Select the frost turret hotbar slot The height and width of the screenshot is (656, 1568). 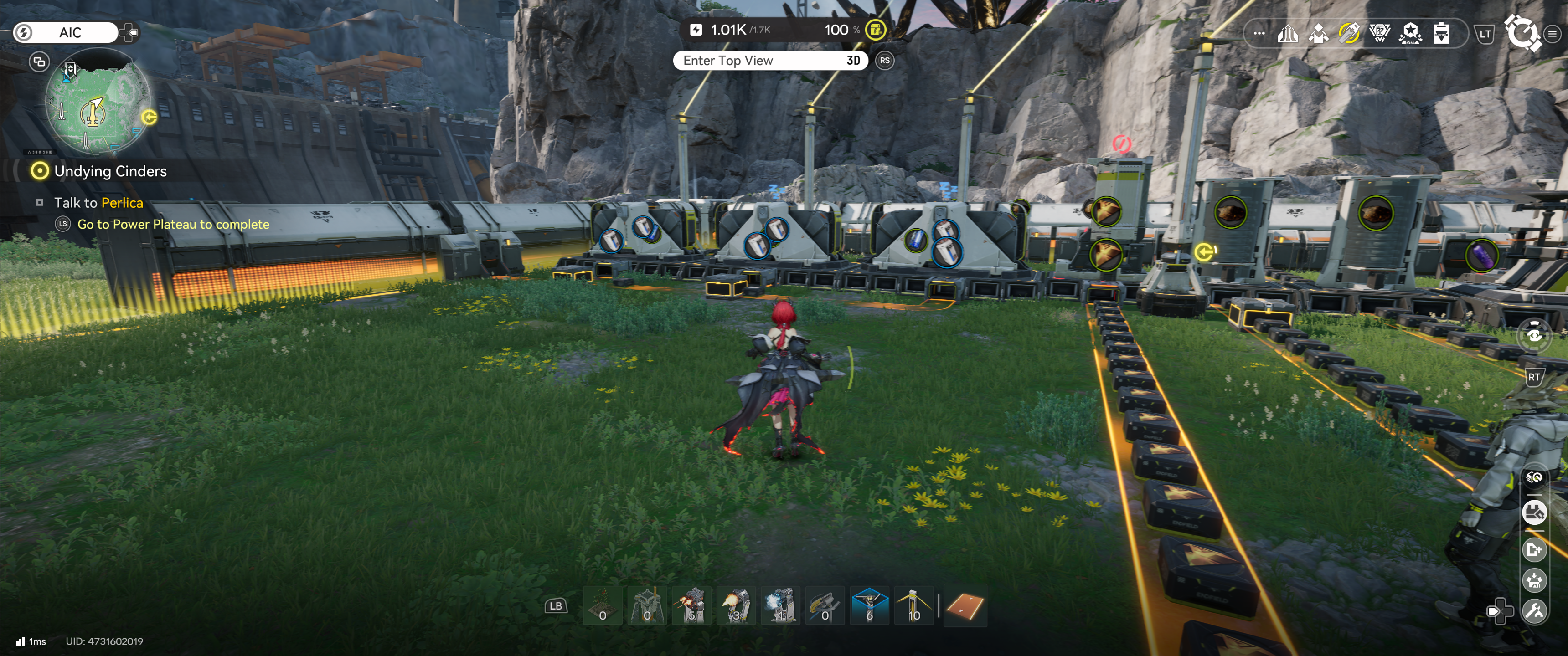point(780,605)
